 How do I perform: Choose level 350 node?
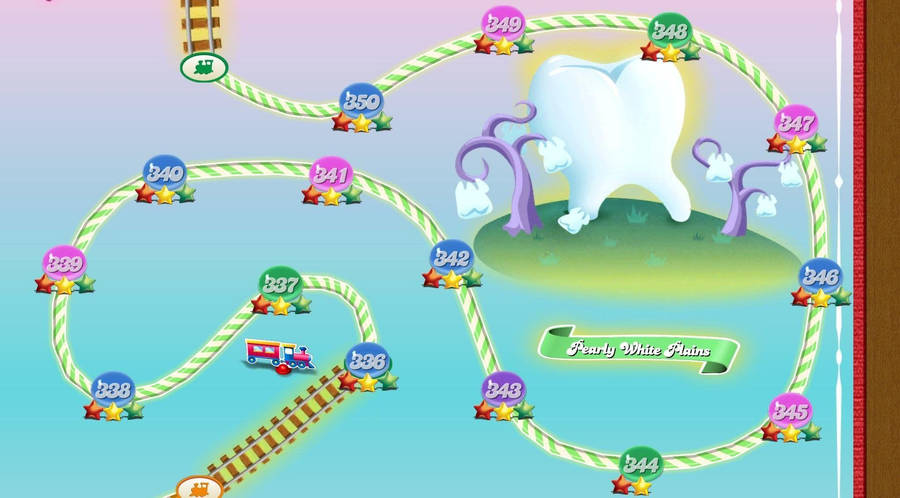(361, 101)
